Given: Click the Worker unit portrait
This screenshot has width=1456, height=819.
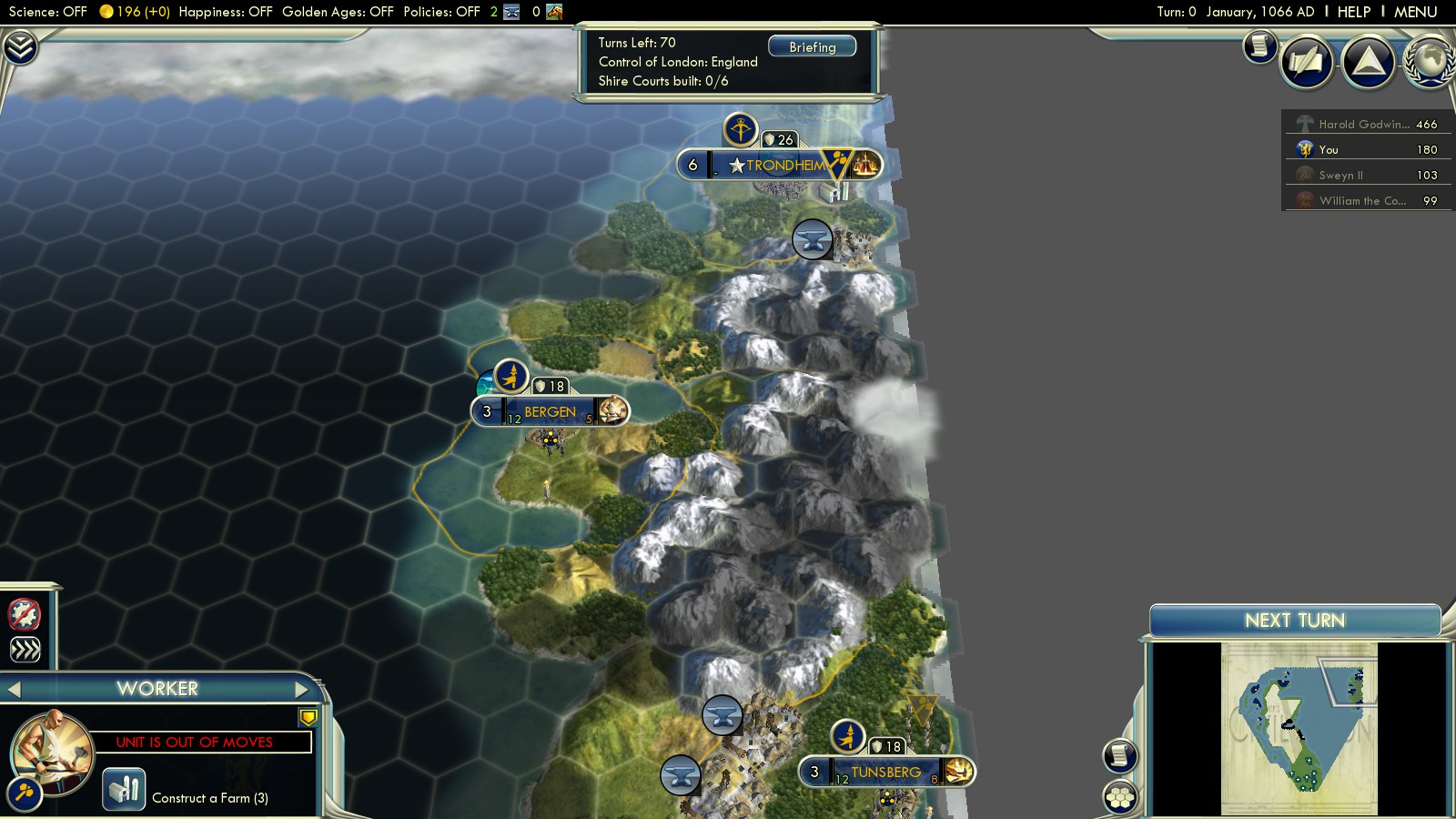Looking at the screenshot, I should [51, 752].
